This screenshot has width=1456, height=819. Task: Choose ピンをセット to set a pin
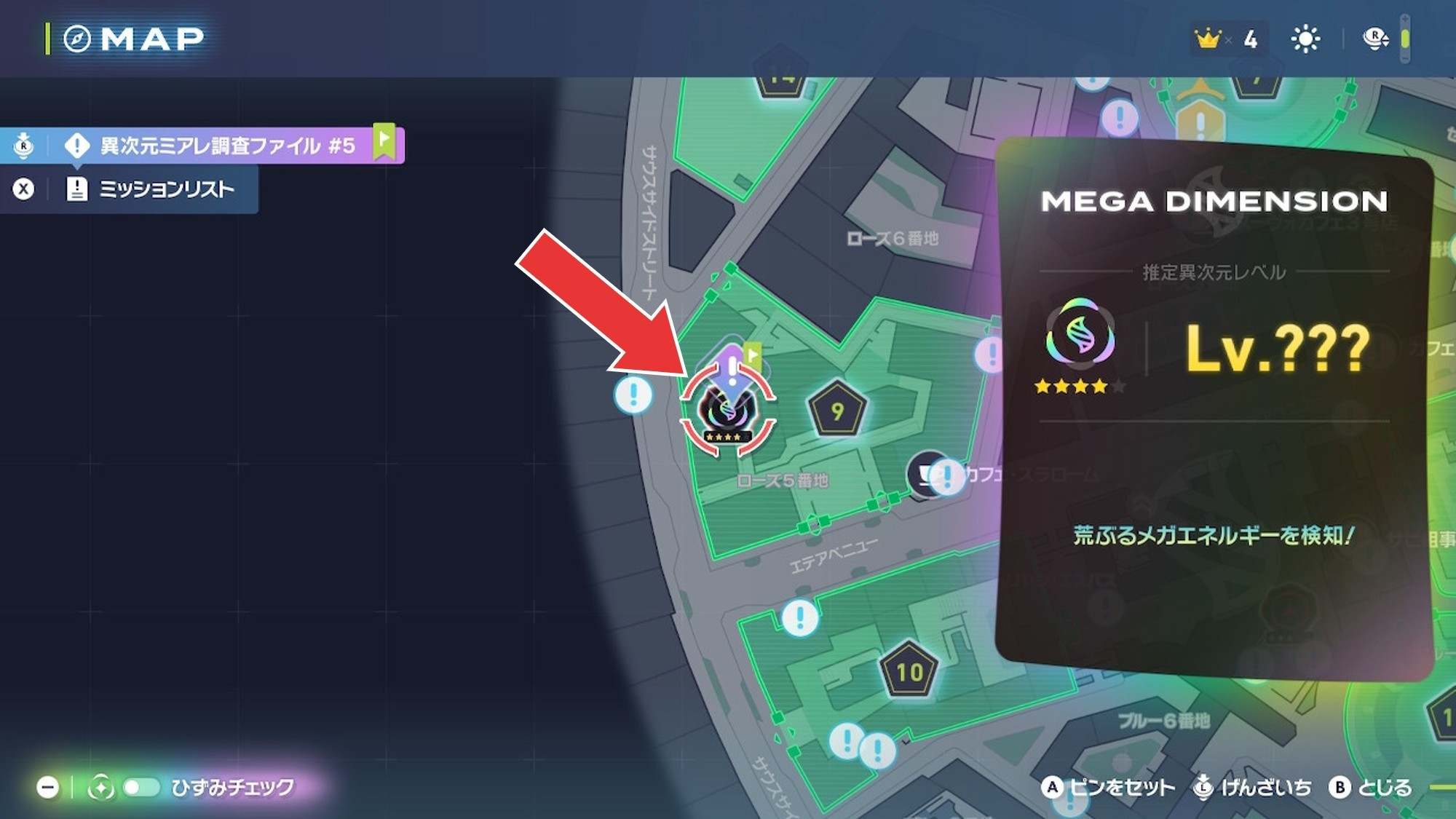click(1109, 787)
